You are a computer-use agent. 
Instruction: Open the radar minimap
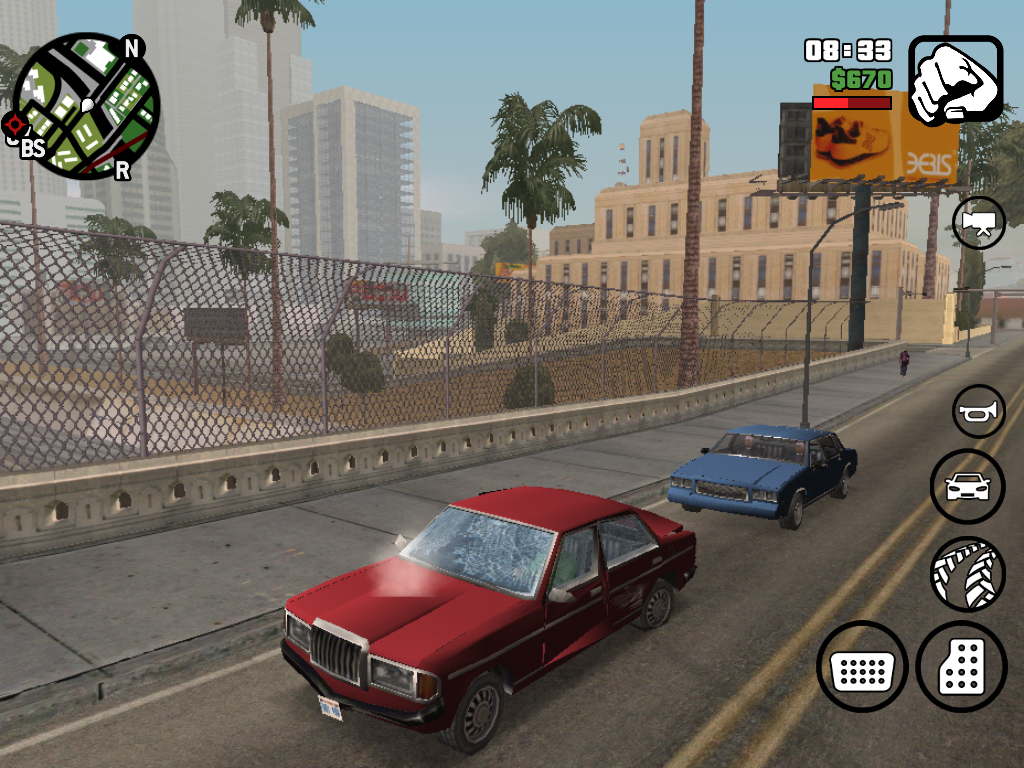coord(86,106)
